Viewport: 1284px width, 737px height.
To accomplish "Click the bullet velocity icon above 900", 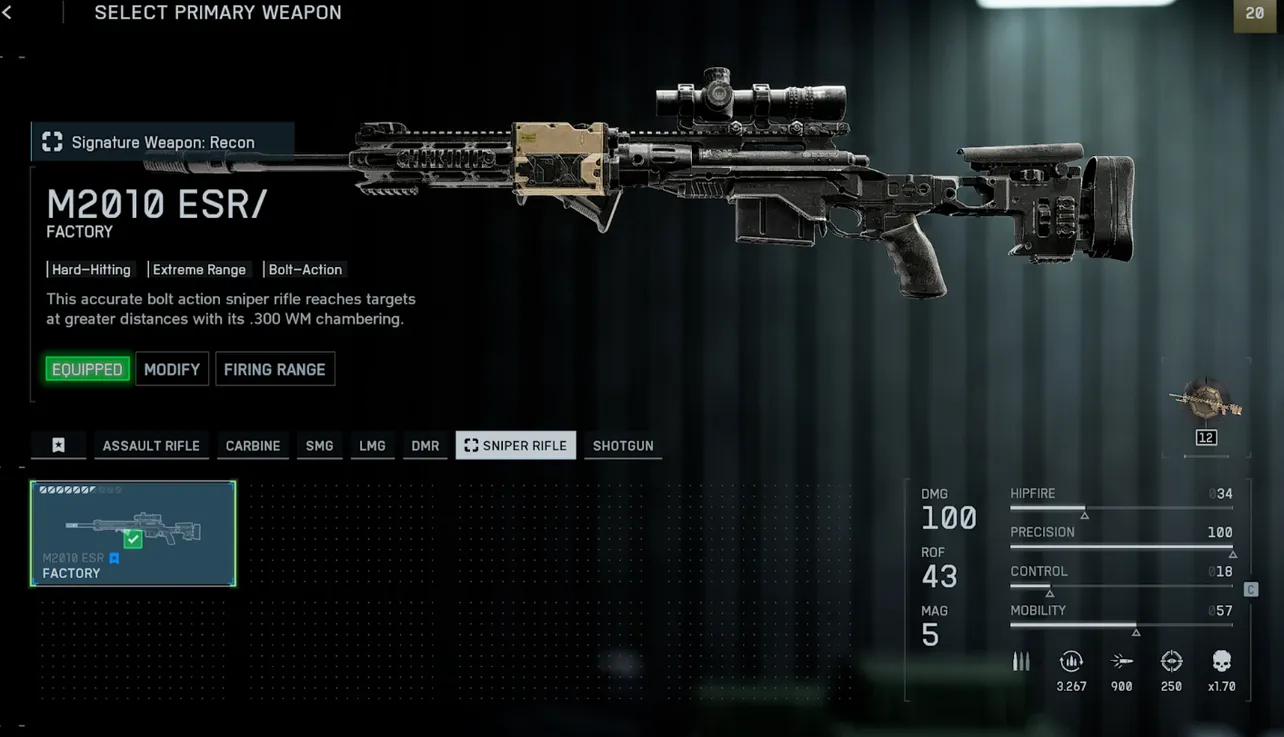I will 1121,661.
